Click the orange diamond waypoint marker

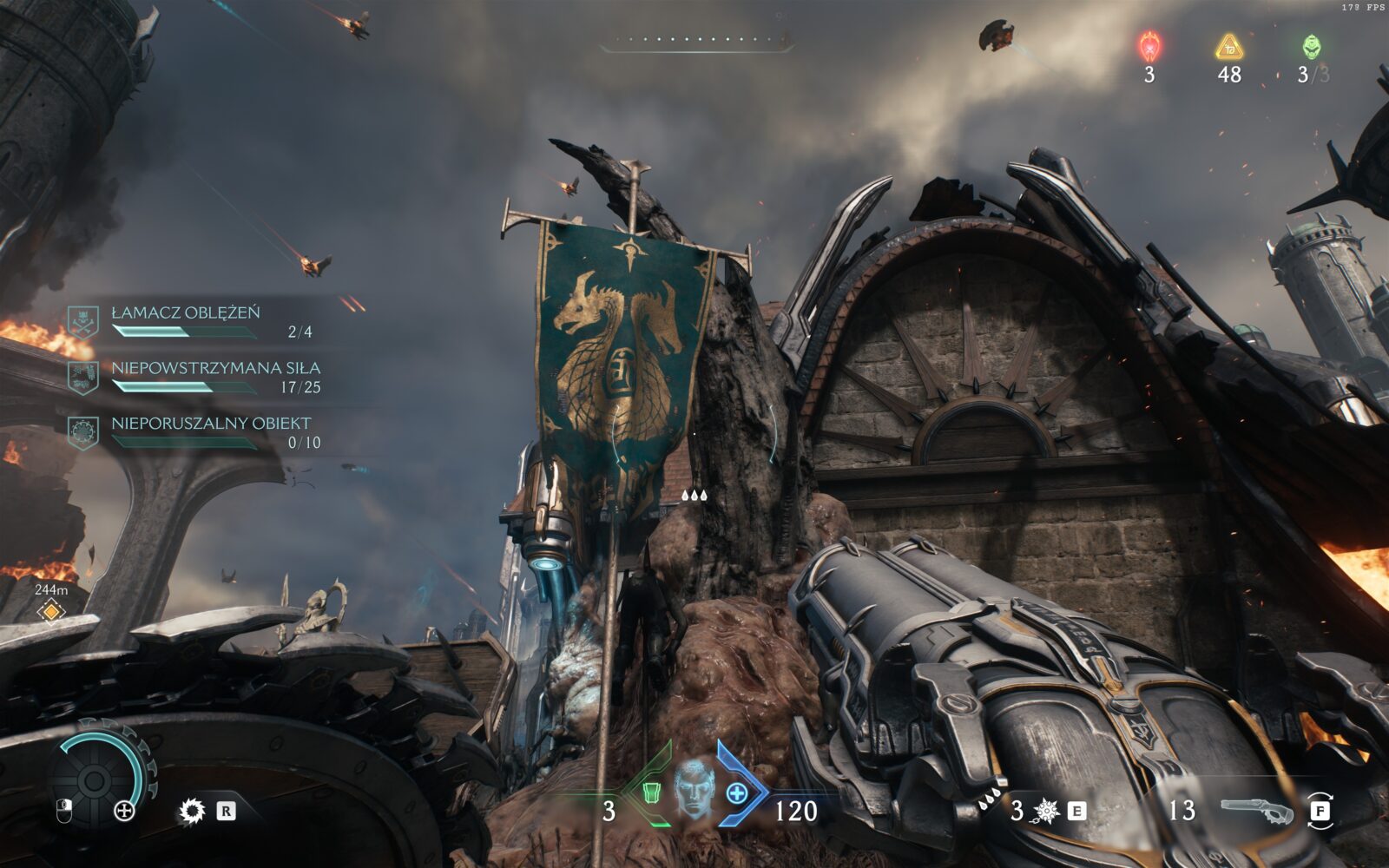coord(51,612)
